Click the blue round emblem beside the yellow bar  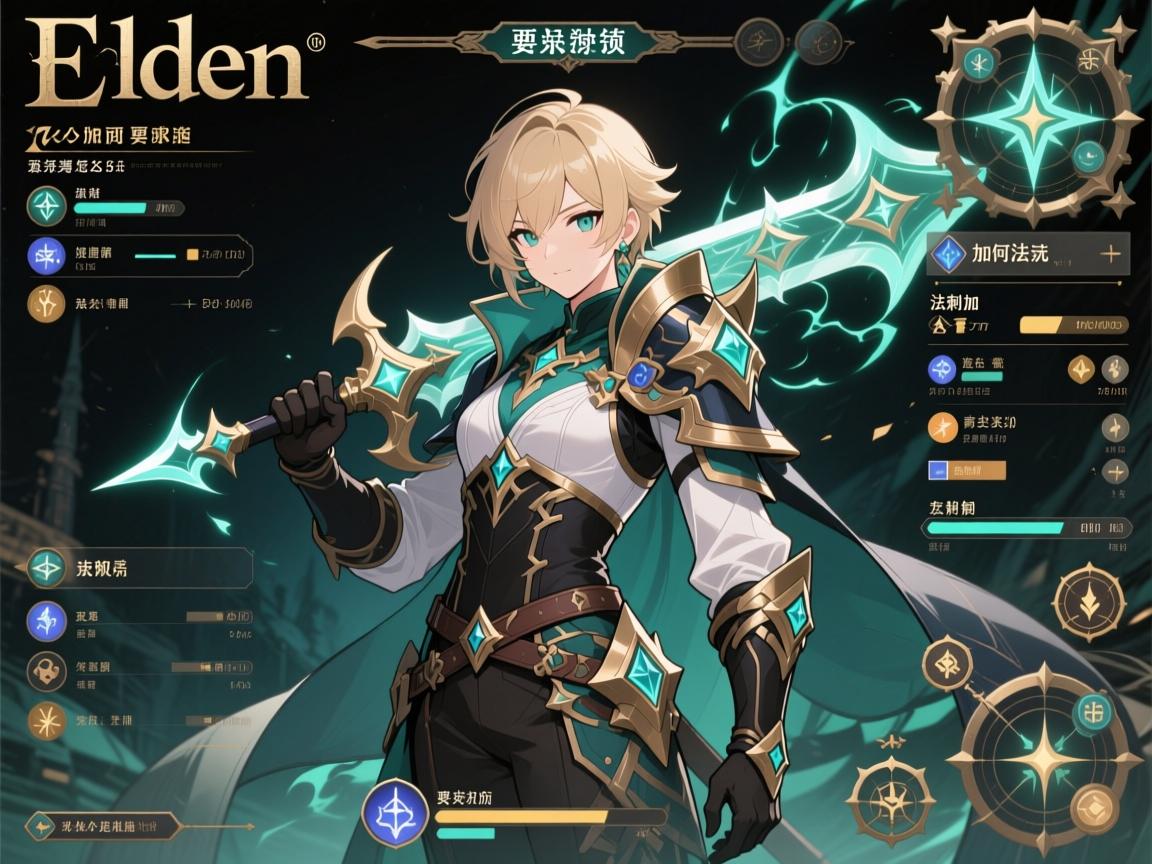click(396, 810)
